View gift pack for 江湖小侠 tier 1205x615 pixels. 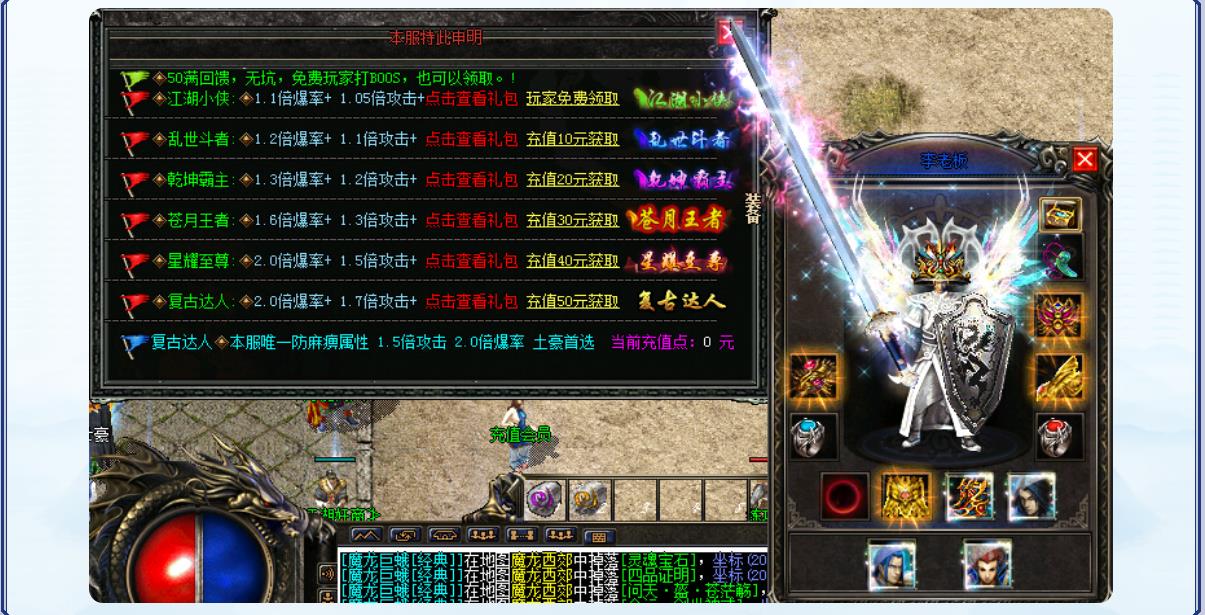coord(471,99)
